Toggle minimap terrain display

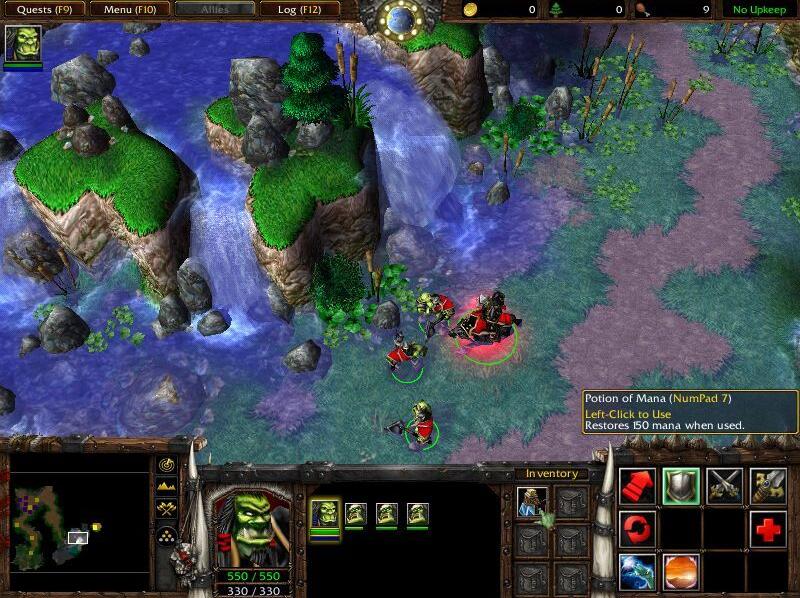(166, 487)
